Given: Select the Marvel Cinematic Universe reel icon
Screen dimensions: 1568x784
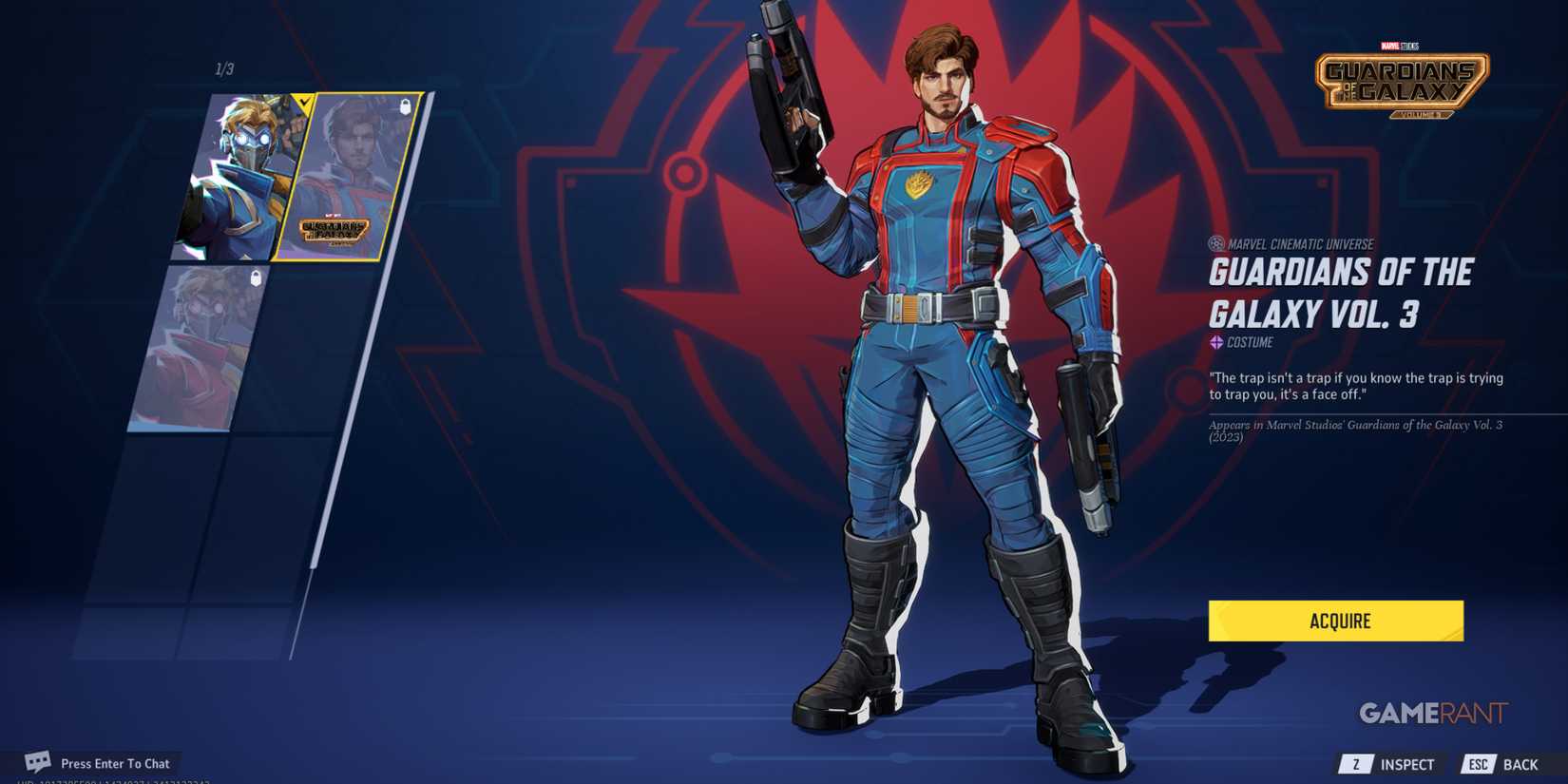Looking at the screenshot, I should 1218,244.
